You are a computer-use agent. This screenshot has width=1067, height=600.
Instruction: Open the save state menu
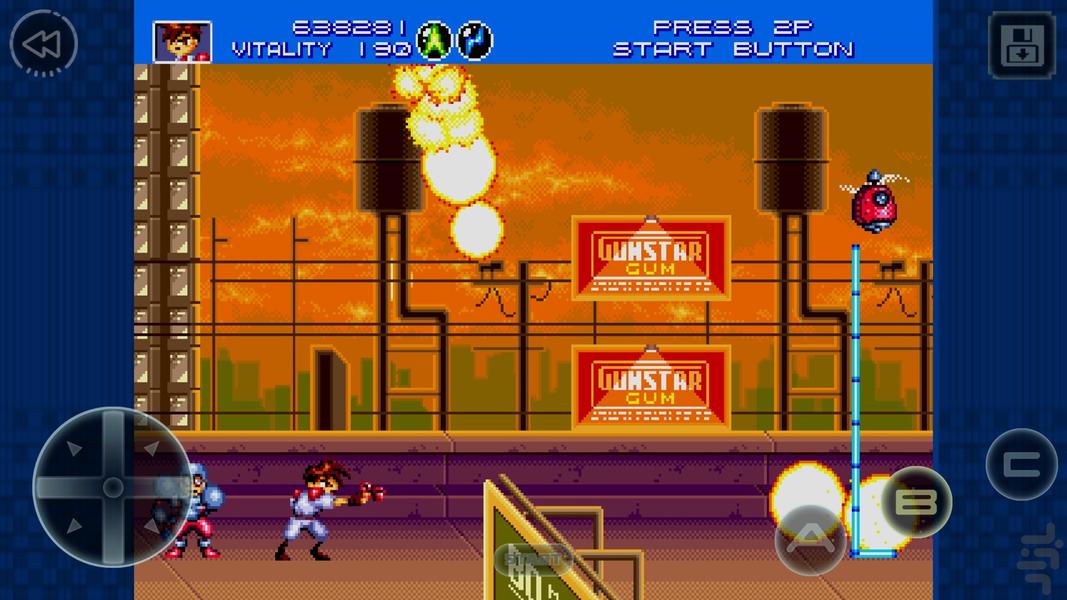[x=1020, y=45]
